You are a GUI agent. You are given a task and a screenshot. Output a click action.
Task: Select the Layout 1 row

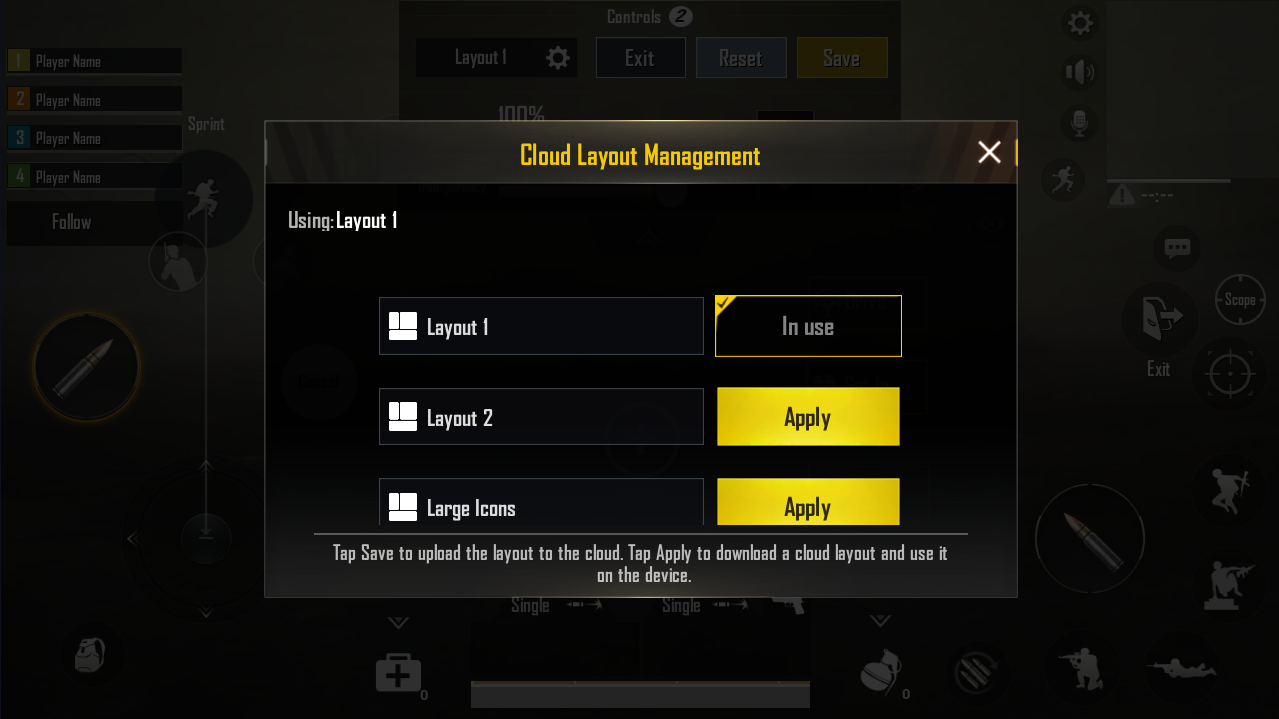[x=541, y=326]
